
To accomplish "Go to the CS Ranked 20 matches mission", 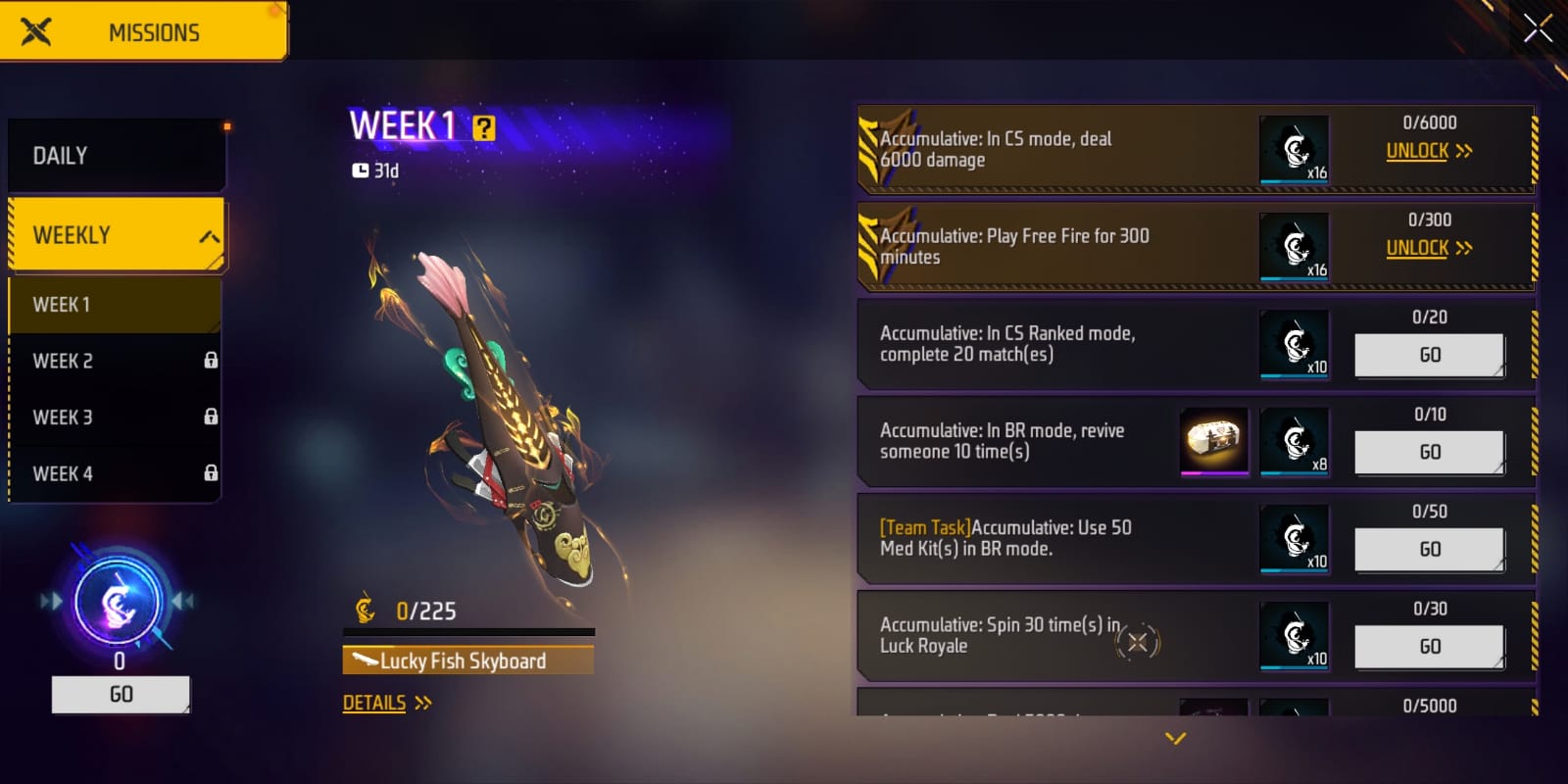I will tap(1429, 355).
